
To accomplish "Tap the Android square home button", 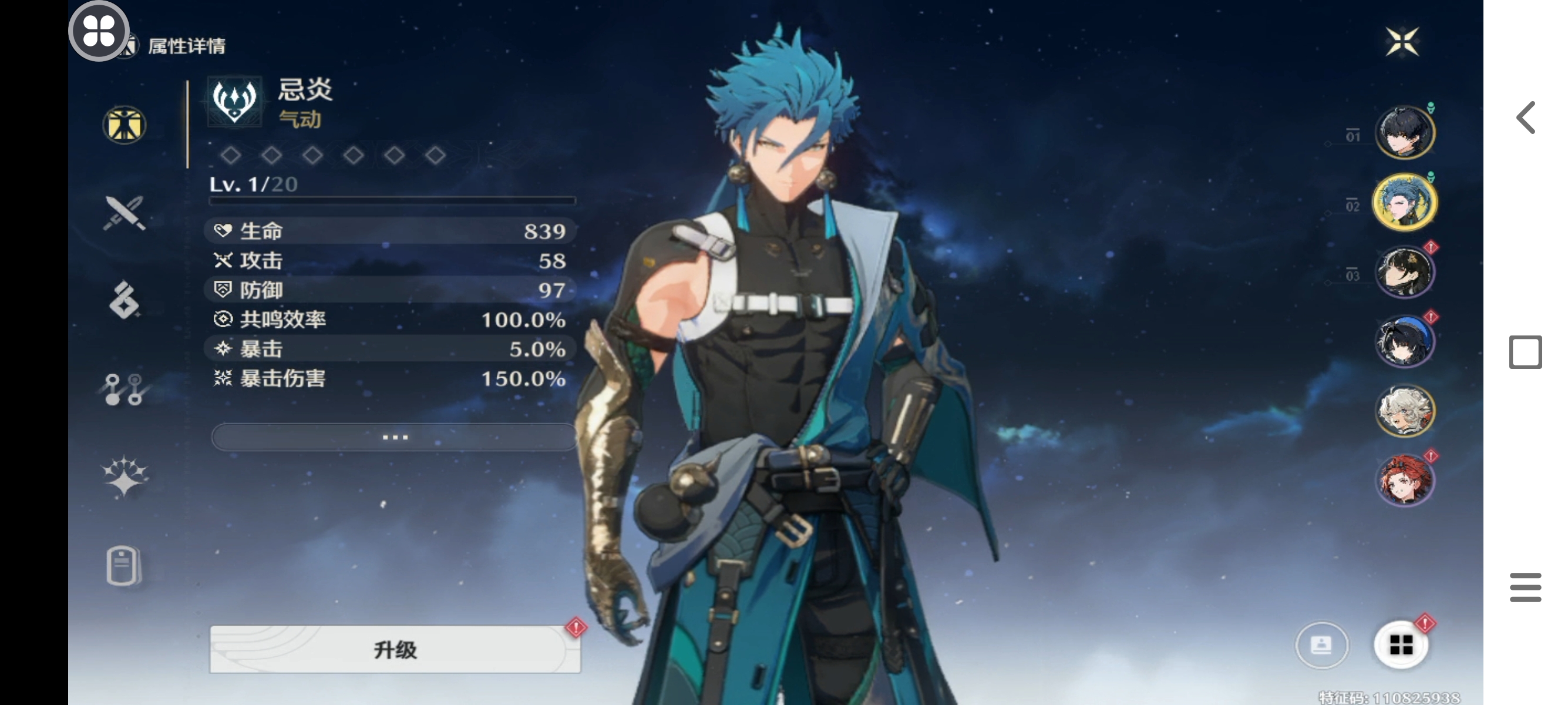I will tap(1525, 352).
